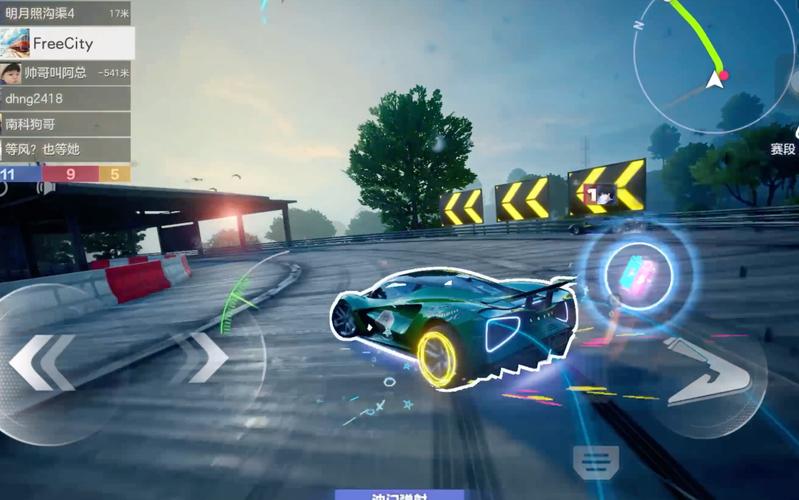
Task: Select racer 南科狗哥 in the ranking list
Action: (x=66, y=124)
